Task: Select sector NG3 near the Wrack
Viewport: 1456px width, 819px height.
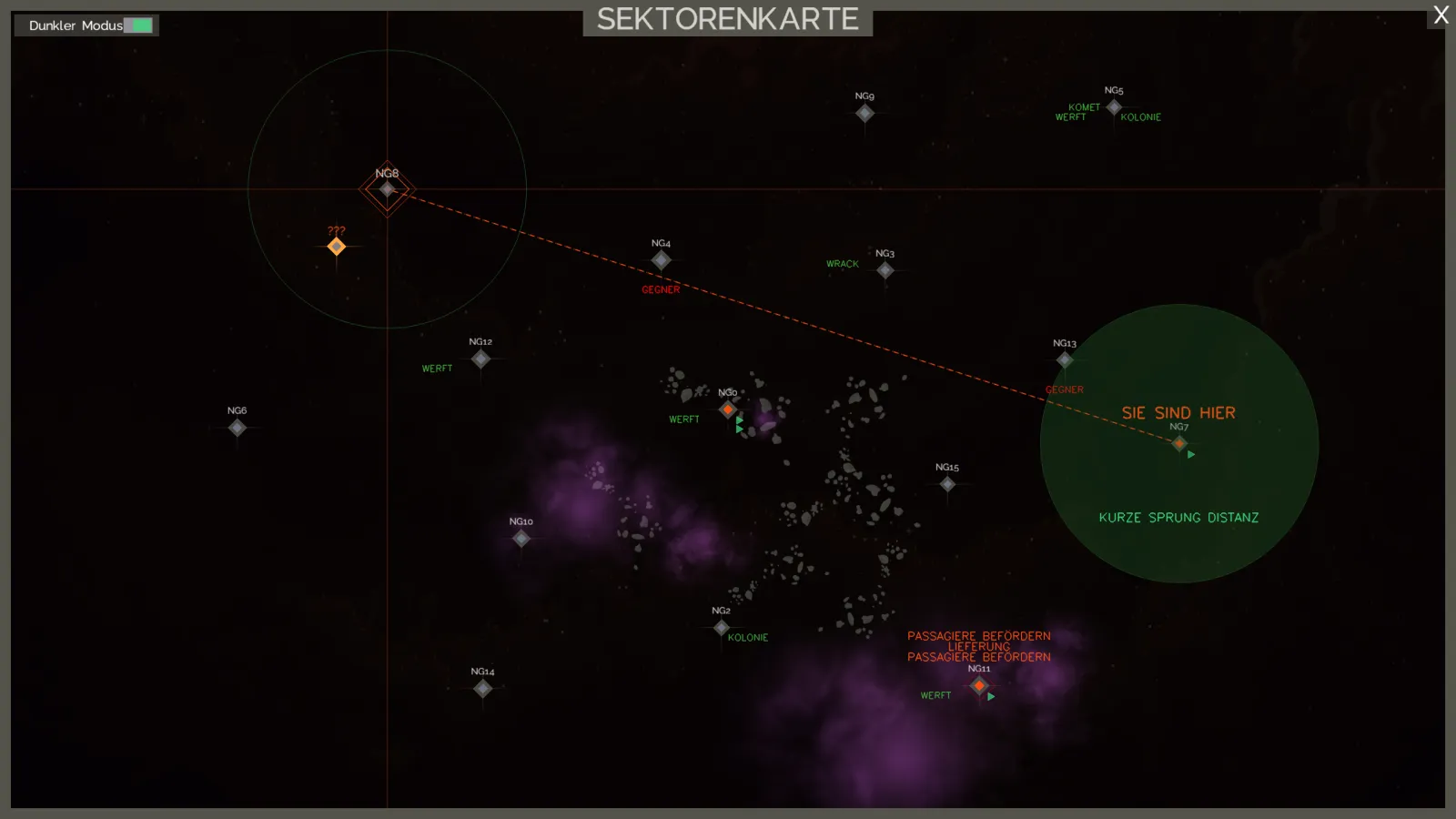Action: 885,270
